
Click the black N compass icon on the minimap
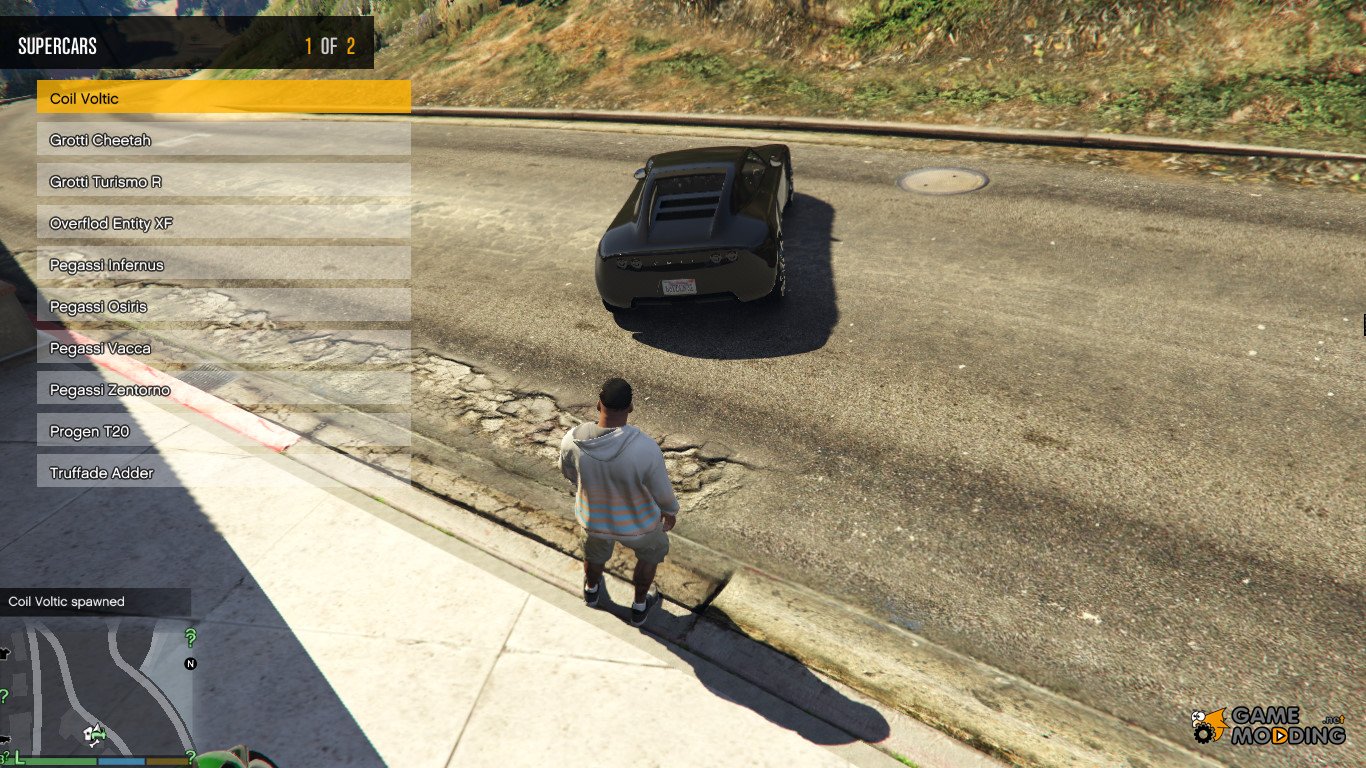[x=190, y=664]
